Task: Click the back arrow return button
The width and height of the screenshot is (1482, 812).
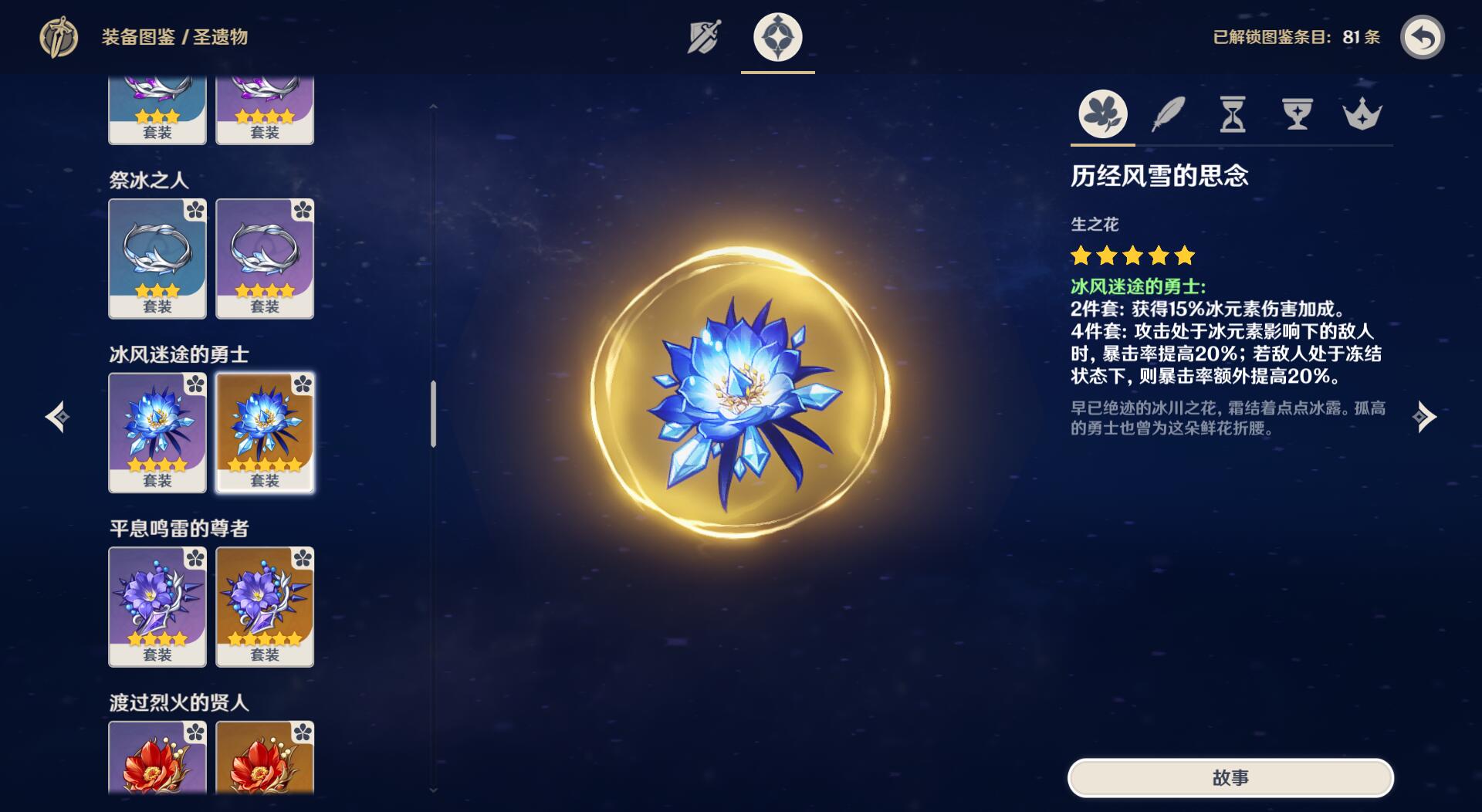Action: point(1422,37)
